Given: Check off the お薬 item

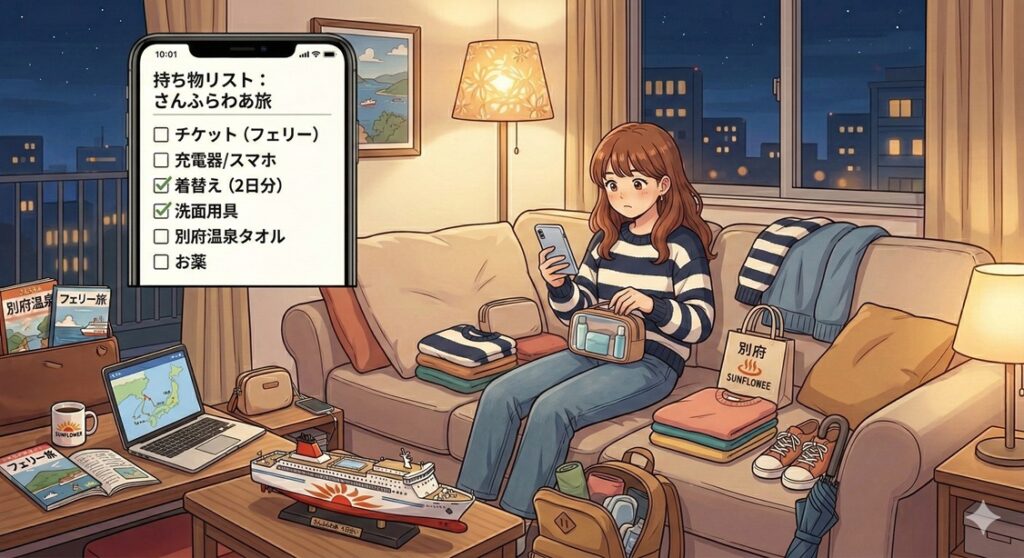Looking at the screenshot, I should click(x=161, y=263).
